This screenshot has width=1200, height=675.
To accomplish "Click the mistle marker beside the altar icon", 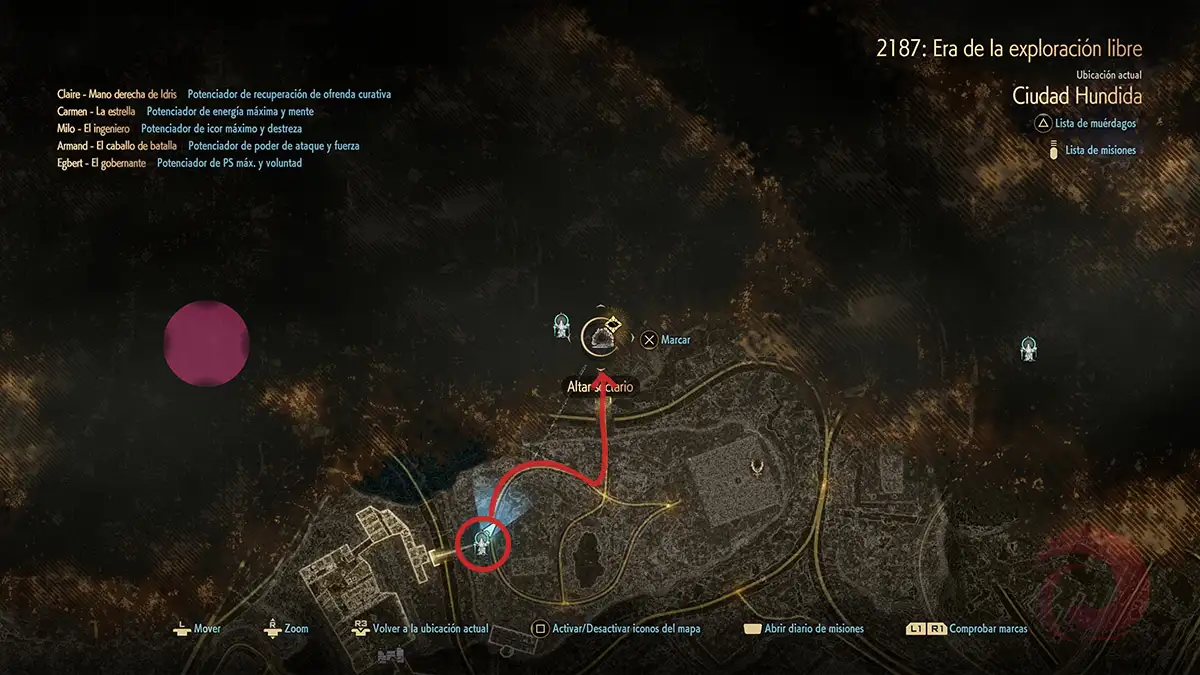I will coord(562,325).
